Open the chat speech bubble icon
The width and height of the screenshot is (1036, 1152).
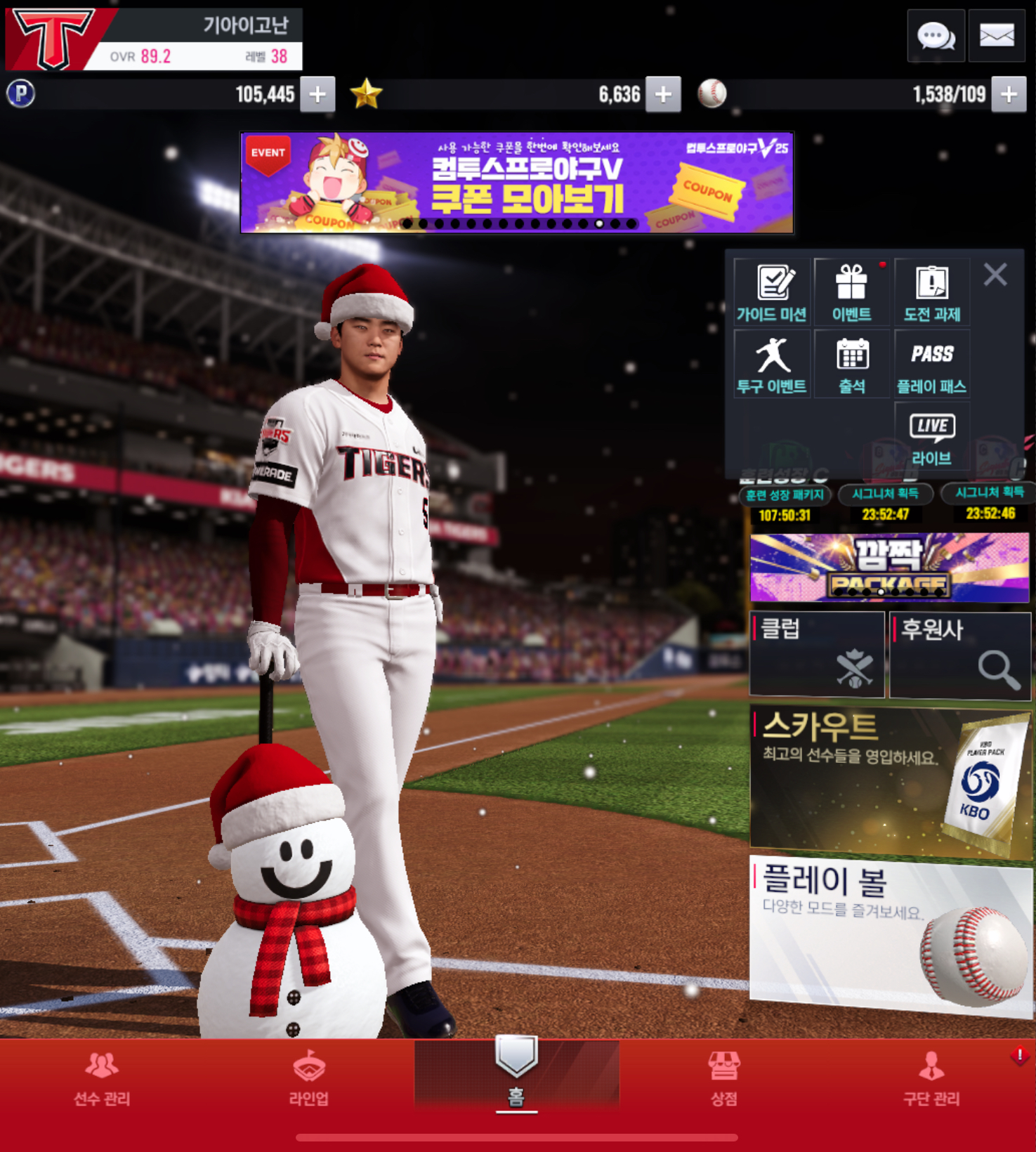click(x=936, y=35)
